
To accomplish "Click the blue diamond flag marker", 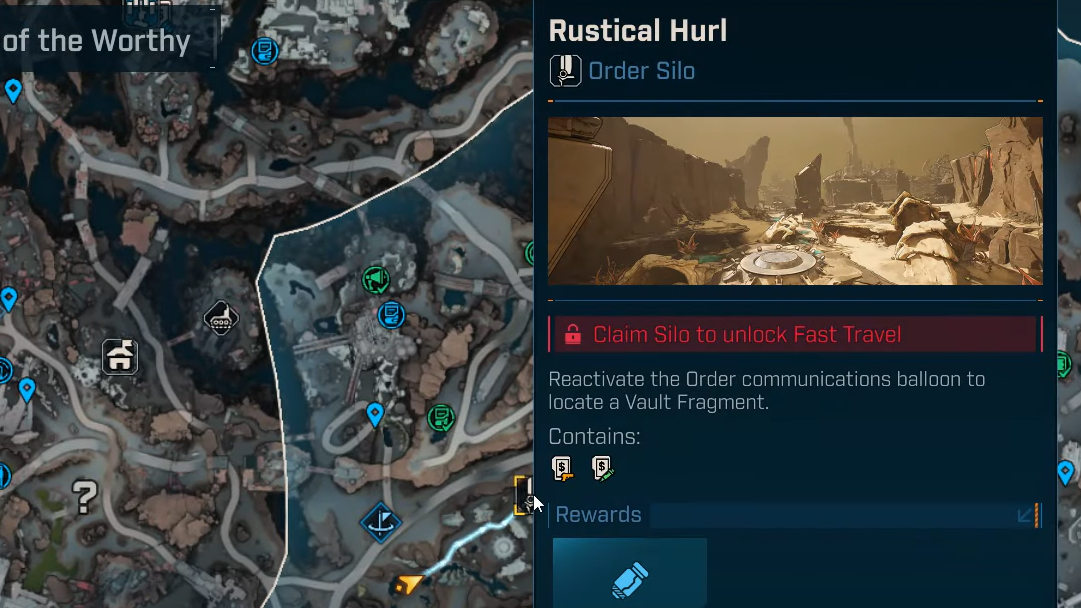I will (x=380, y=521).
